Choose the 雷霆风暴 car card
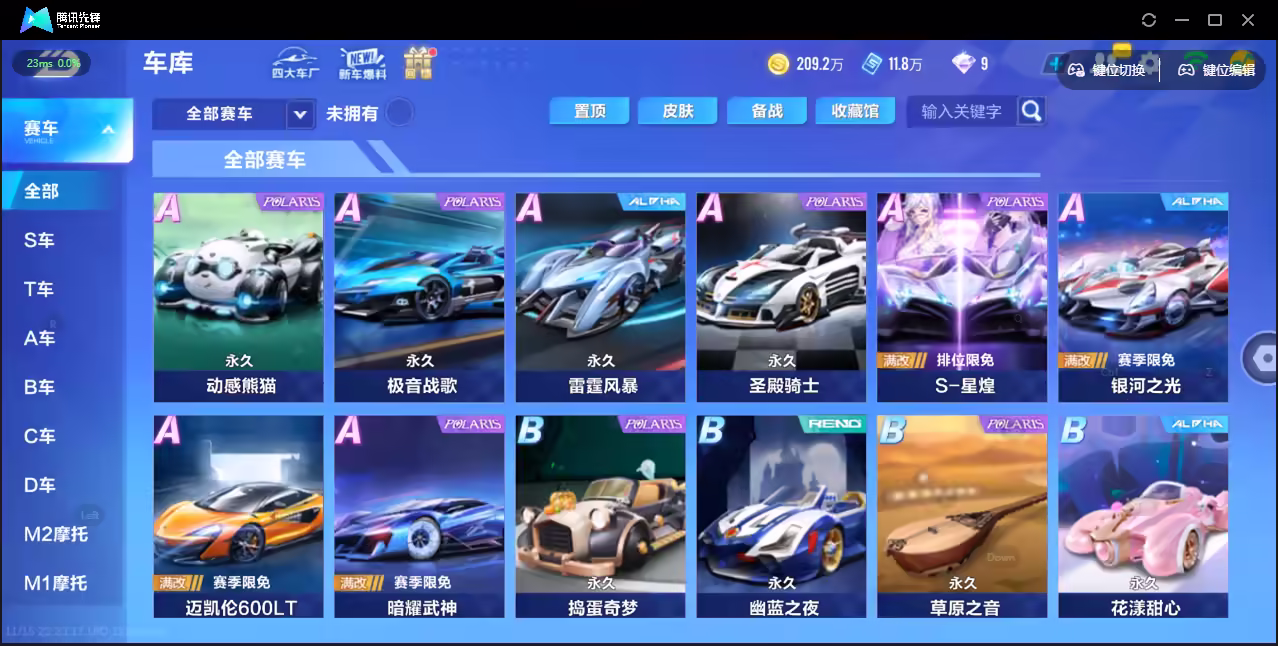 click(600, 297)
